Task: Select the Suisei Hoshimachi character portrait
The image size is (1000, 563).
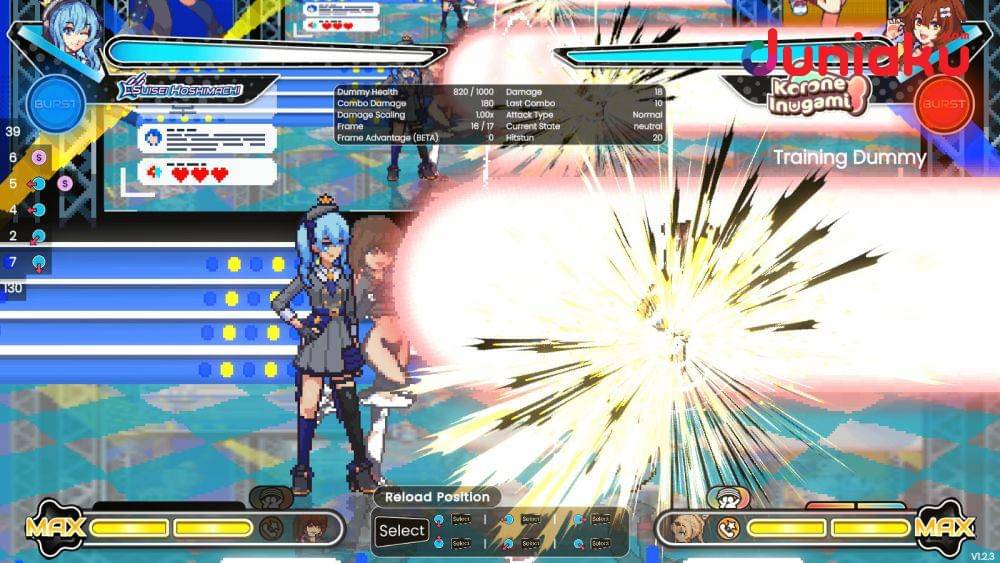Action: (72, 38)
